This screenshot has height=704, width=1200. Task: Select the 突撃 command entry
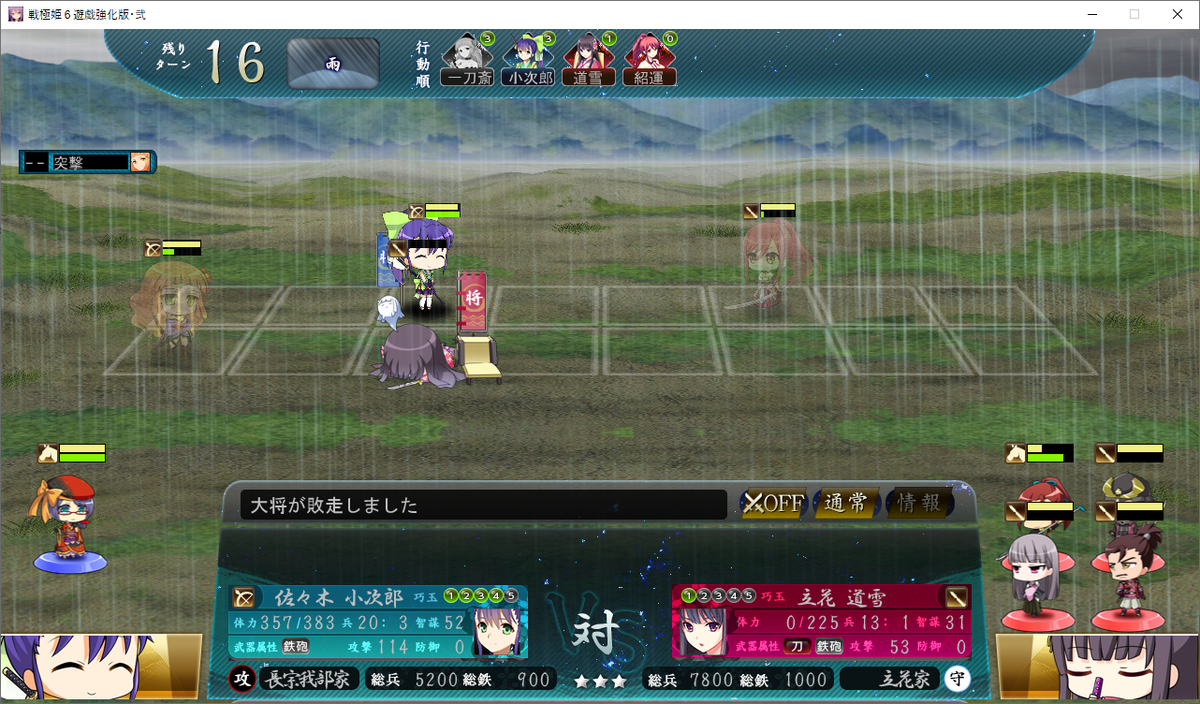coord(88,161)
